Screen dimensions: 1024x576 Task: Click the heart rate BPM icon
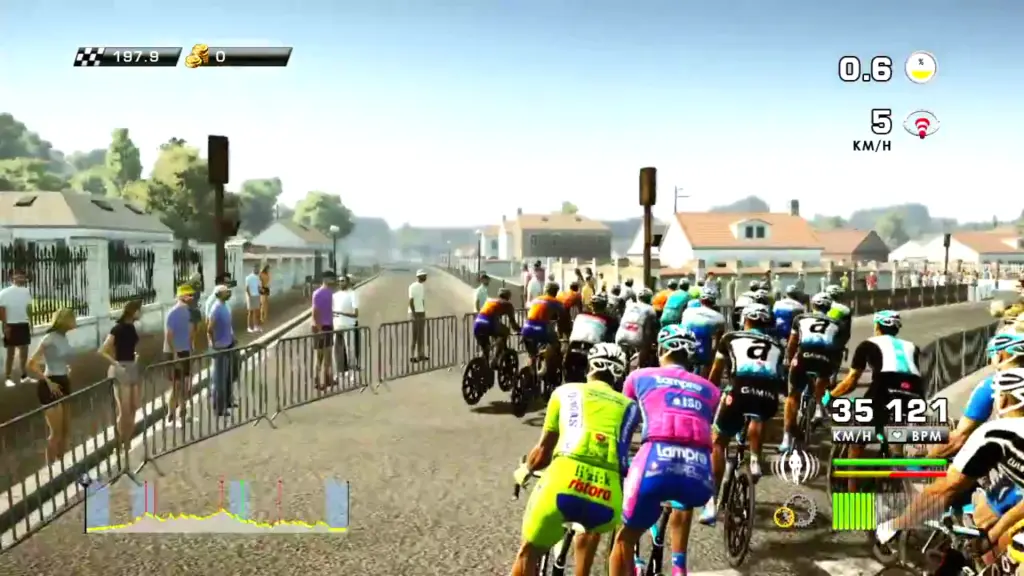pyautogui.click(x=898, y=435)
